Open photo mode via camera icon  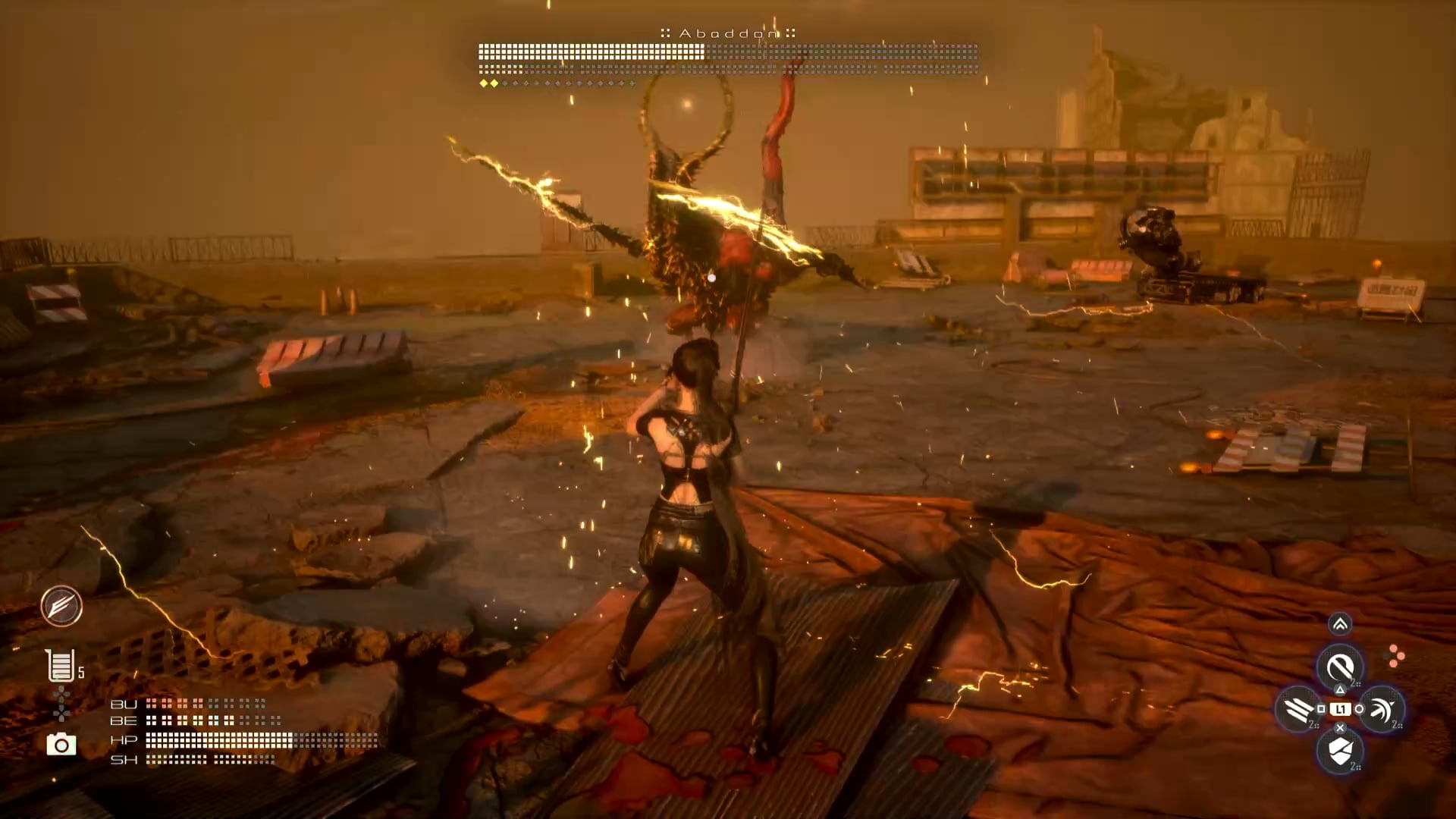coord(61,745)
